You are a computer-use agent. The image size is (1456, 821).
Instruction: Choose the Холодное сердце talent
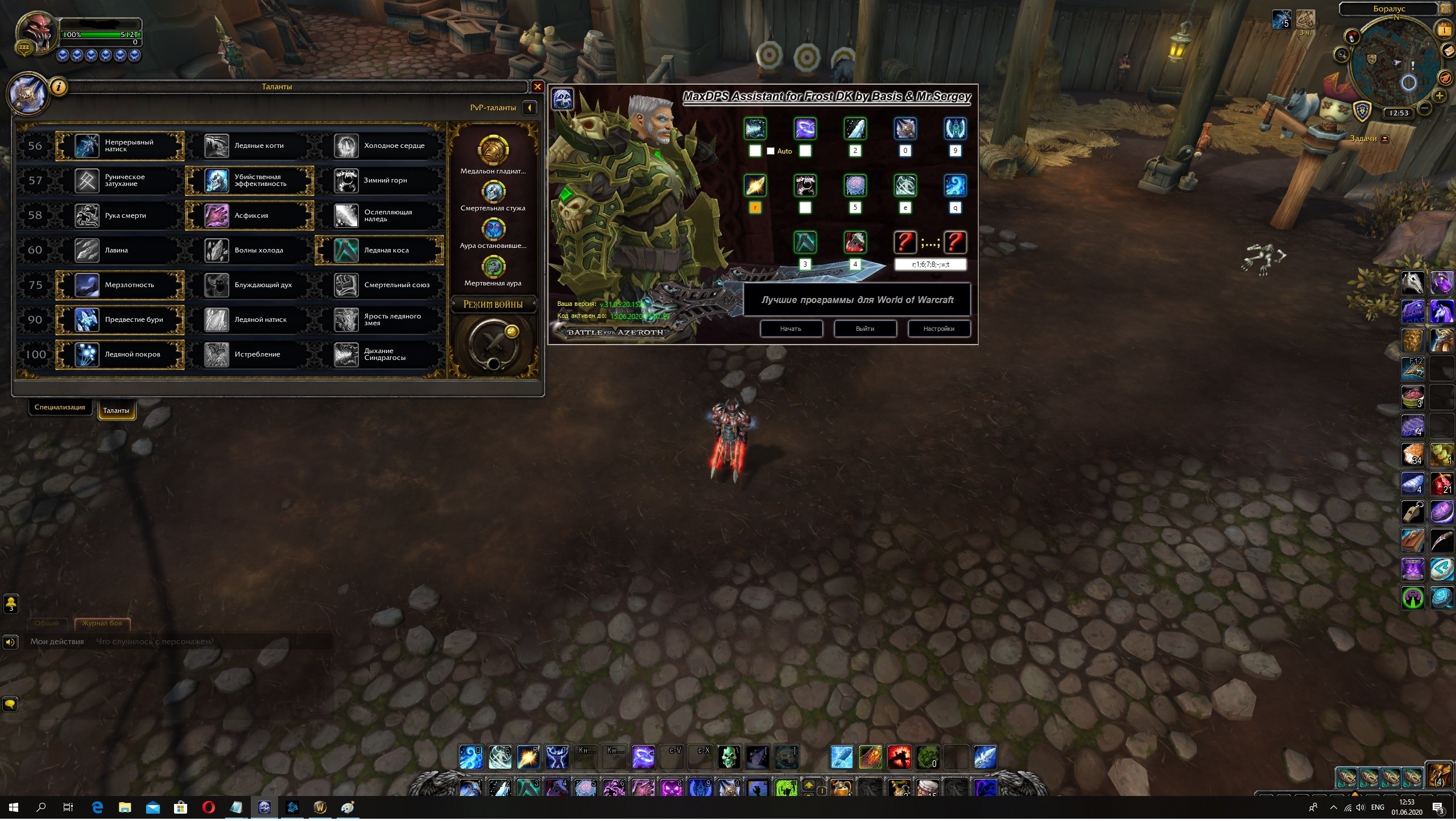tap(379, 146)
